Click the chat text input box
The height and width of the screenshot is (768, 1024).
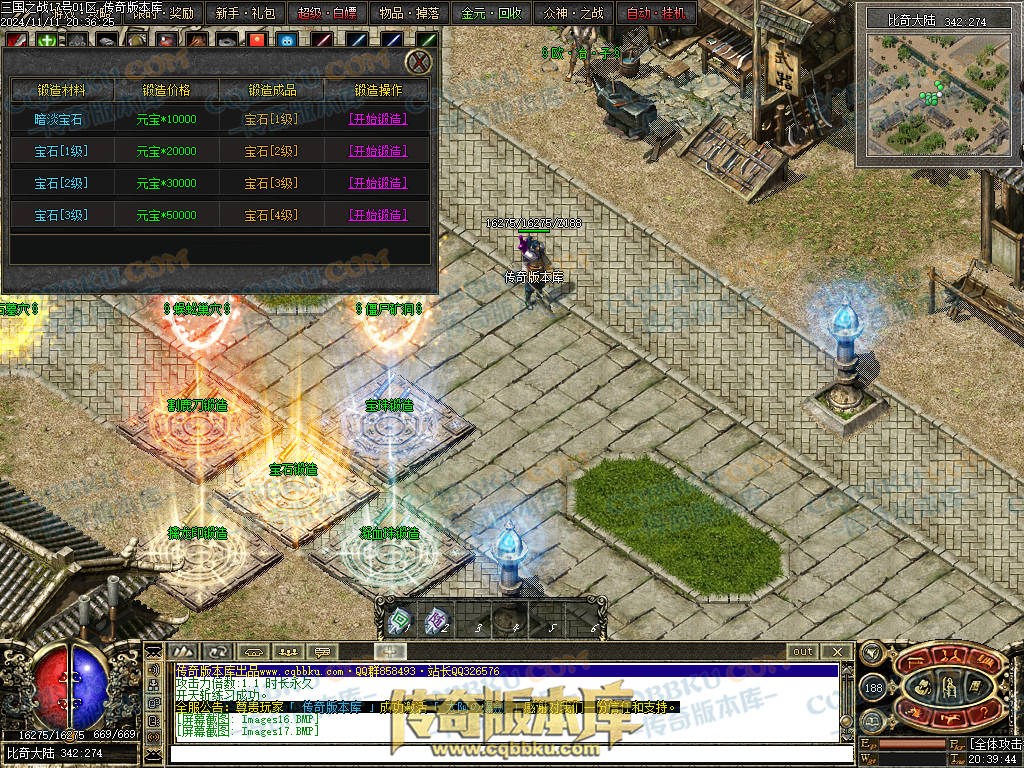coord(500,753)
